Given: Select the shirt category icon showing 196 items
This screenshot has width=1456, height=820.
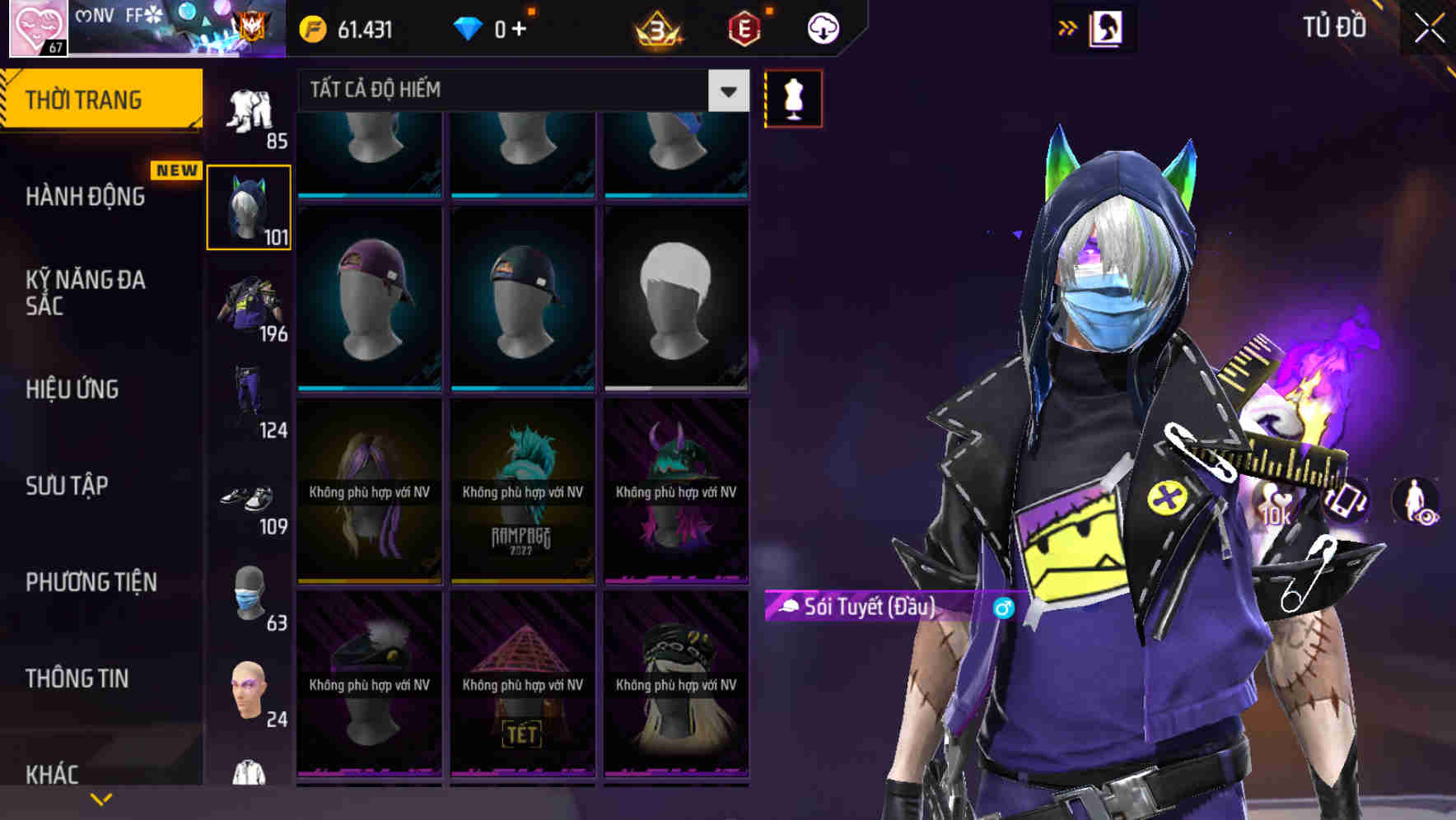Looking at the screenshot, I should coord(248,305).
